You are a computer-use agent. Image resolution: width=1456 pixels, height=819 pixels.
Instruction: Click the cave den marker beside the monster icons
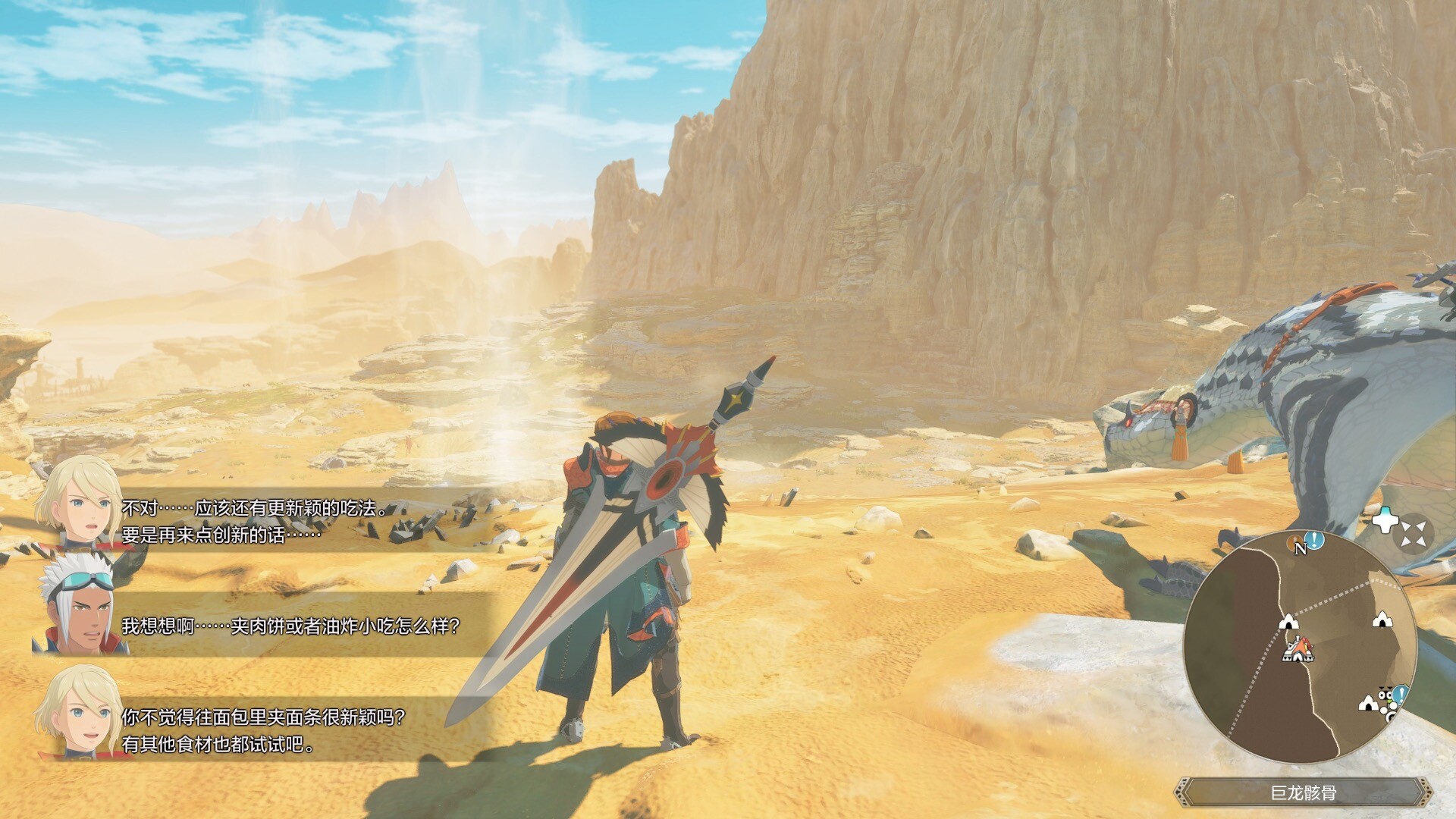point(1368,704)
